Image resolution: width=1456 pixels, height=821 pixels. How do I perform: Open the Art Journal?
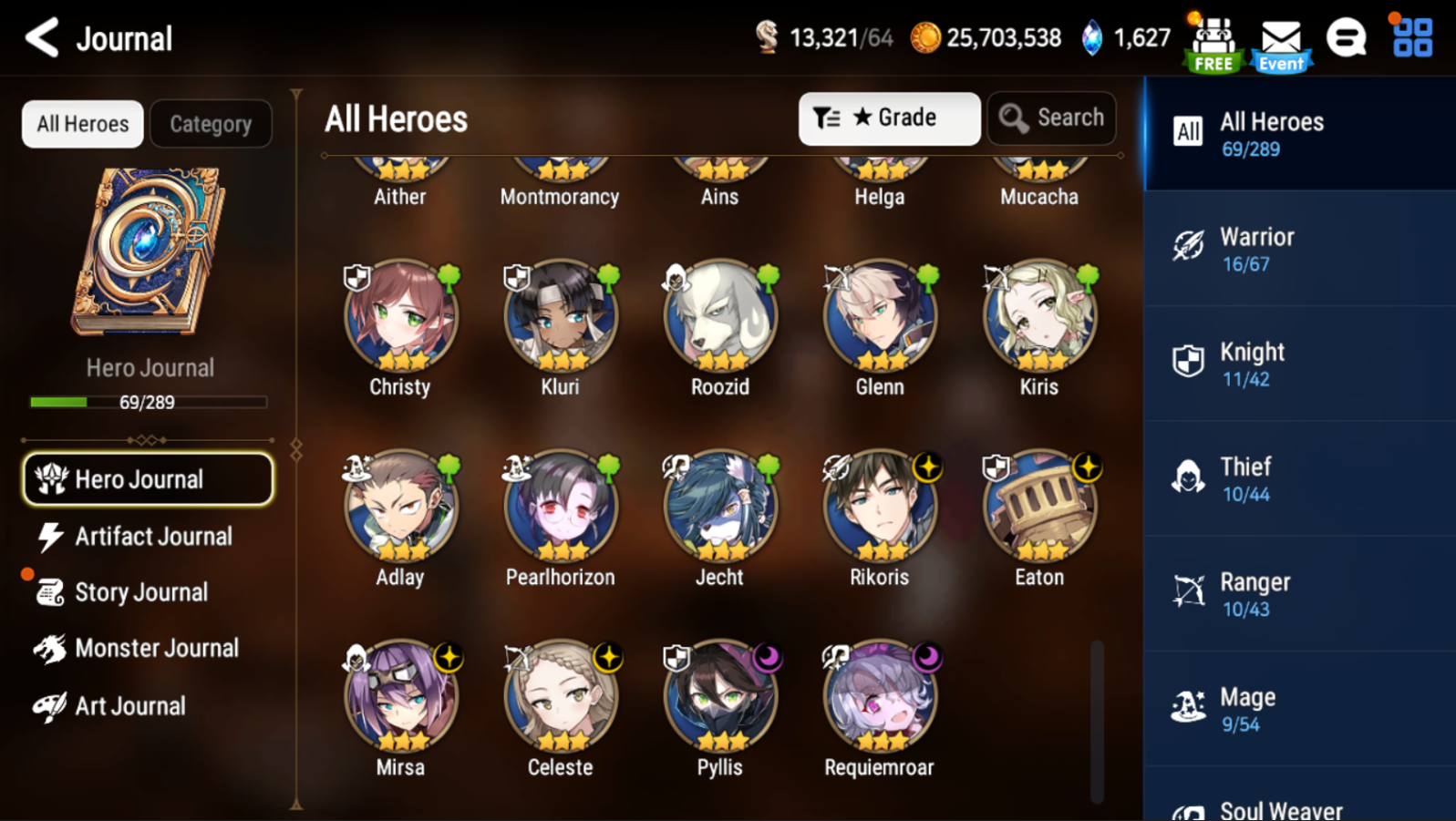tap(128, 706)
